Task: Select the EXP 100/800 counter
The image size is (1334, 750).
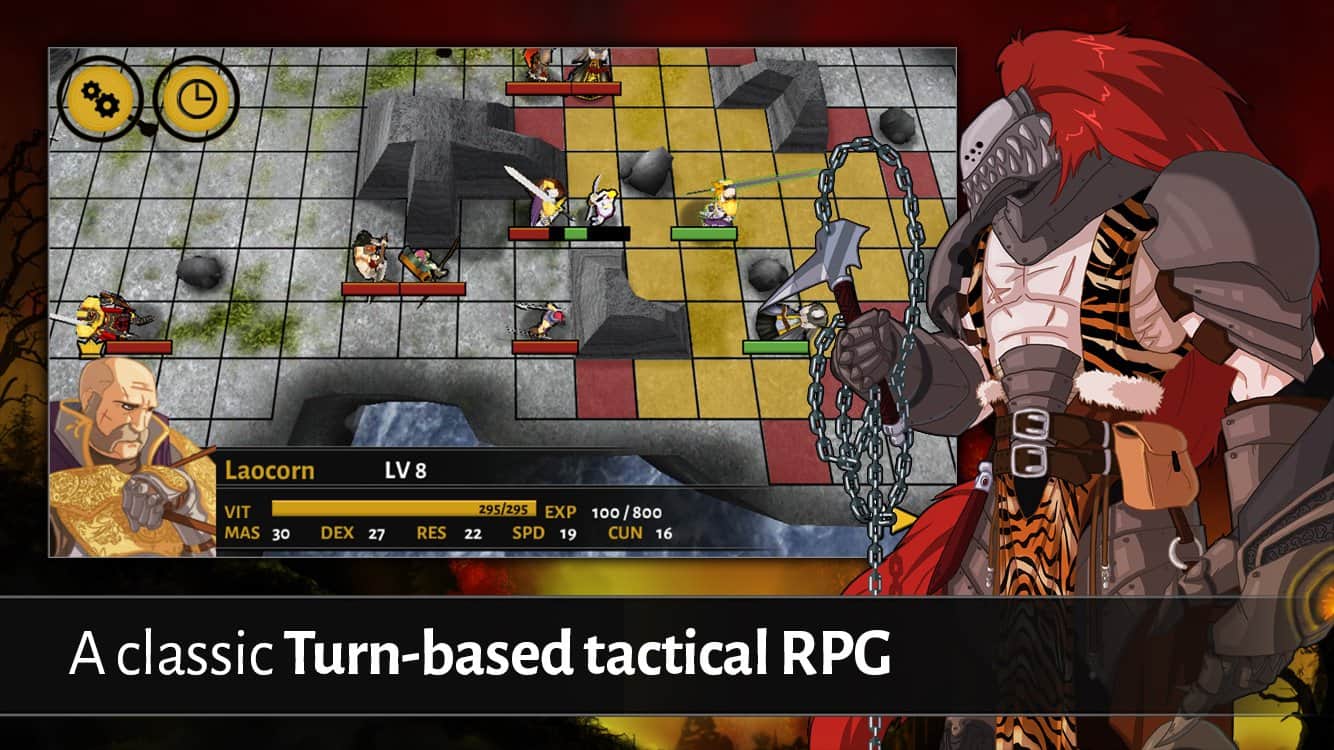Action: [x=625, y=509]
